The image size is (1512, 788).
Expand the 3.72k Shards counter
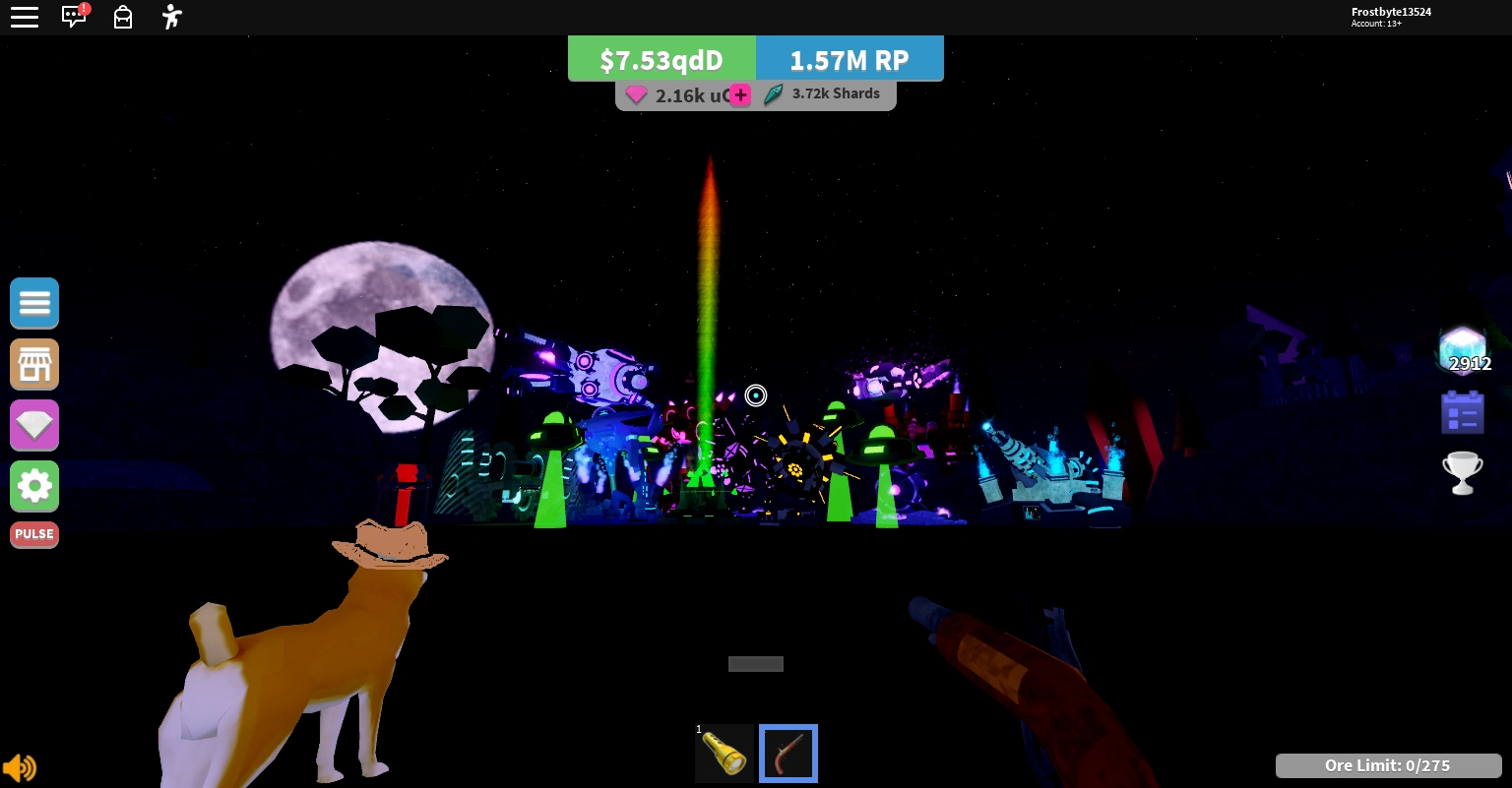coord(825,93)
